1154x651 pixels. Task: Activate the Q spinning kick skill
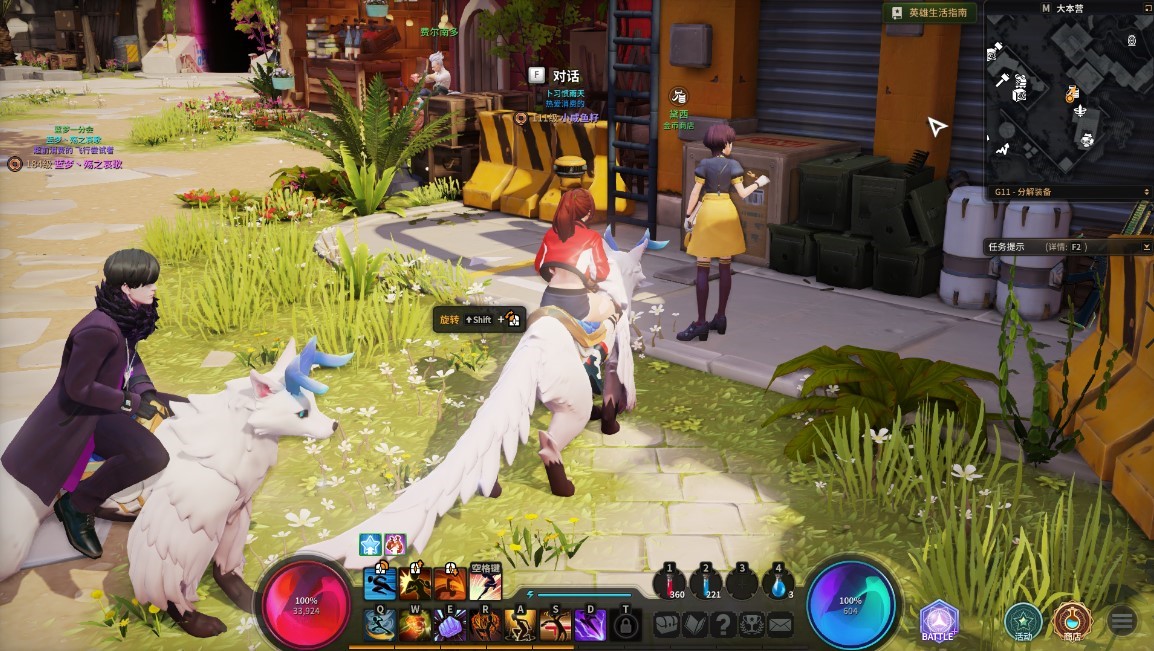point(380,624)
